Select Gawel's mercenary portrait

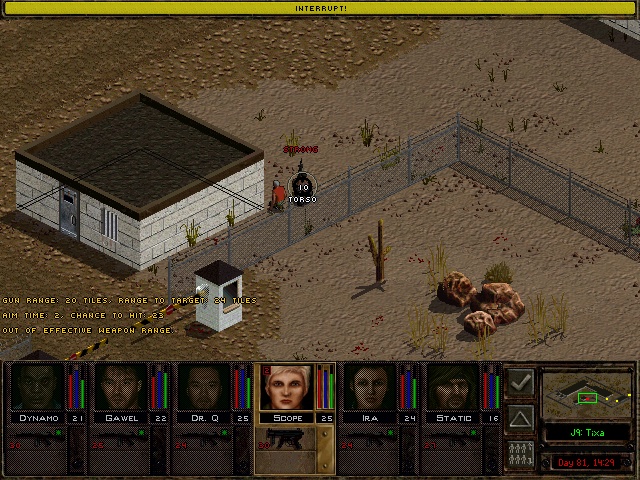121,387
